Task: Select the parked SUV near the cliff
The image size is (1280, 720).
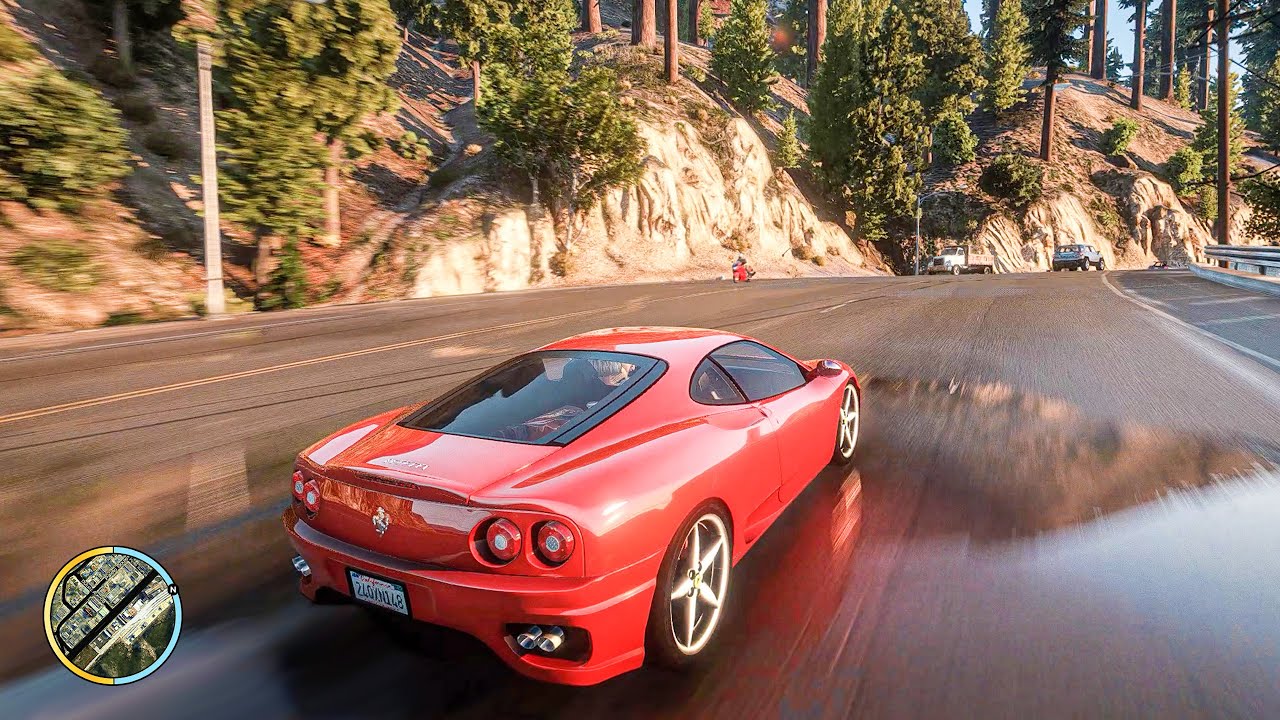Action: [1076, 257]
